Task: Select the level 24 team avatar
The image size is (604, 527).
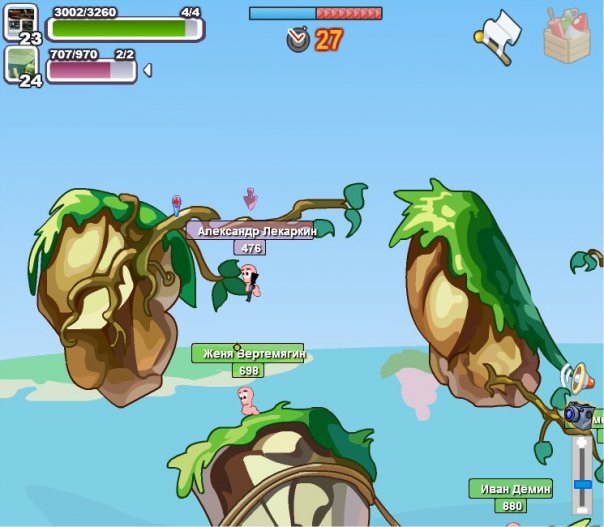Action: pos(21,63)
